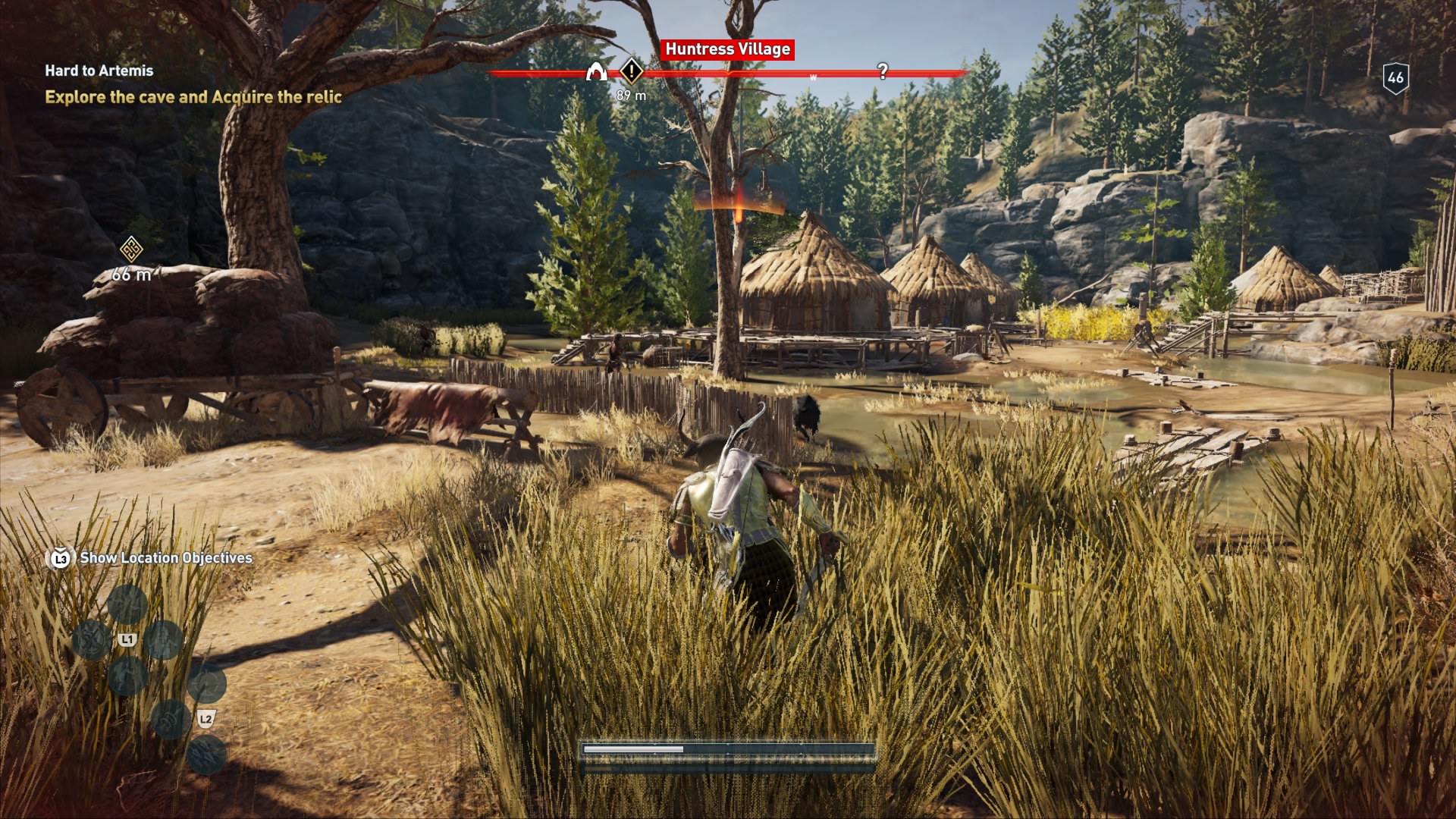
Task: Expand the Hard to Artemis quest entry
Action: click(x=99, y=72)
